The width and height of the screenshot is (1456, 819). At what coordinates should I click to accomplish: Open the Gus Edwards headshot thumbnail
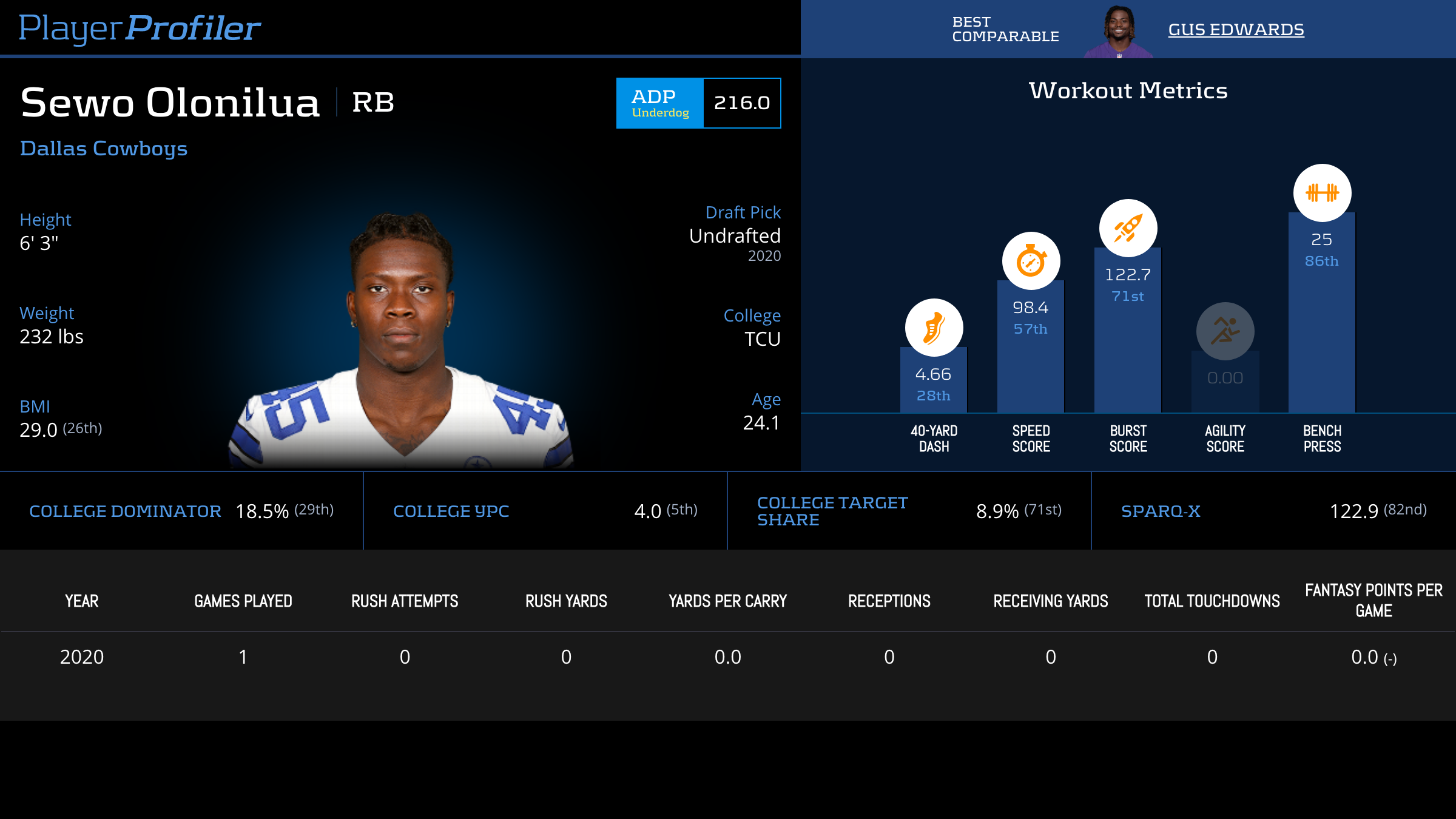(x=1119, y=32)
